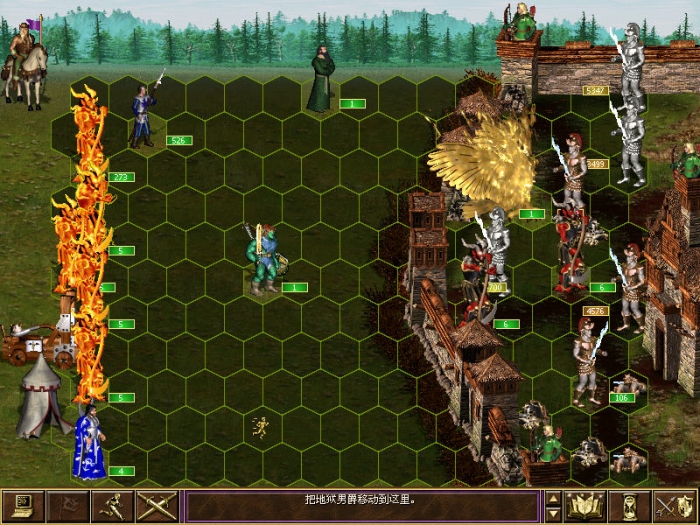This screenshot has width=700, height=525.
Task: Open the spellbook to cast a spell
Action: (x=584, y=506)
